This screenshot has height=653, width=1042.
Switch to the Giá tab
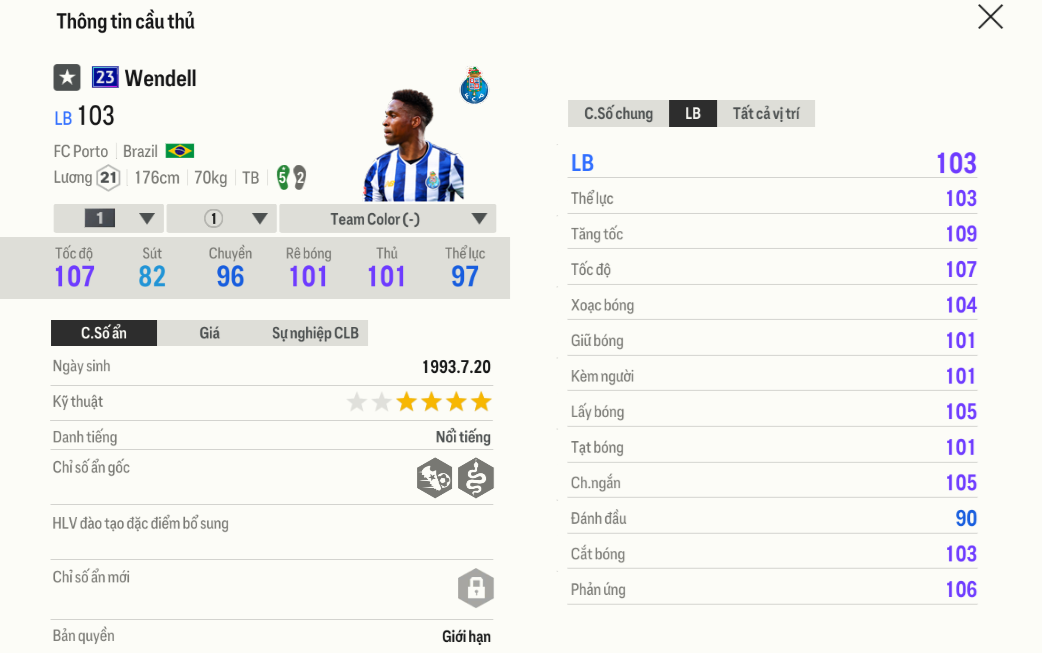[x=209, y=333]
